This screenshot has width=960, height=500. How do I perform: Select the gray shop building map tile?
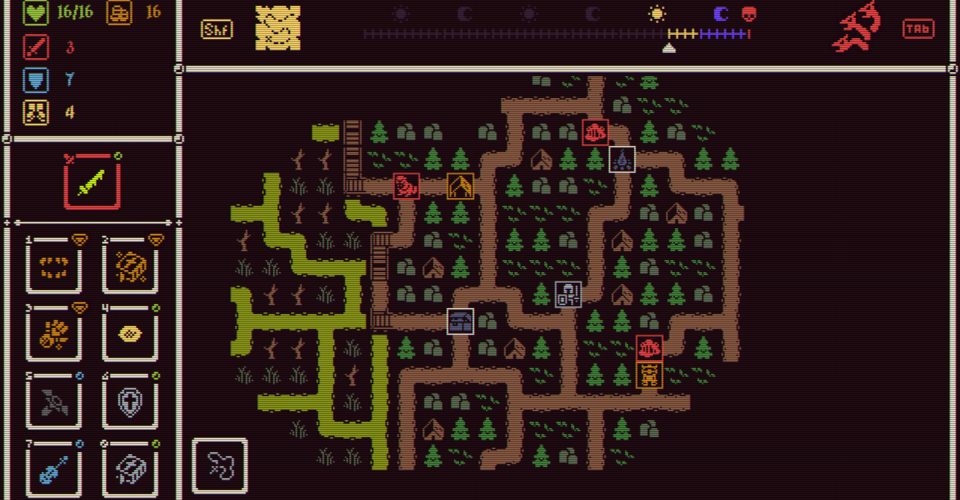[x=460, y=321]
